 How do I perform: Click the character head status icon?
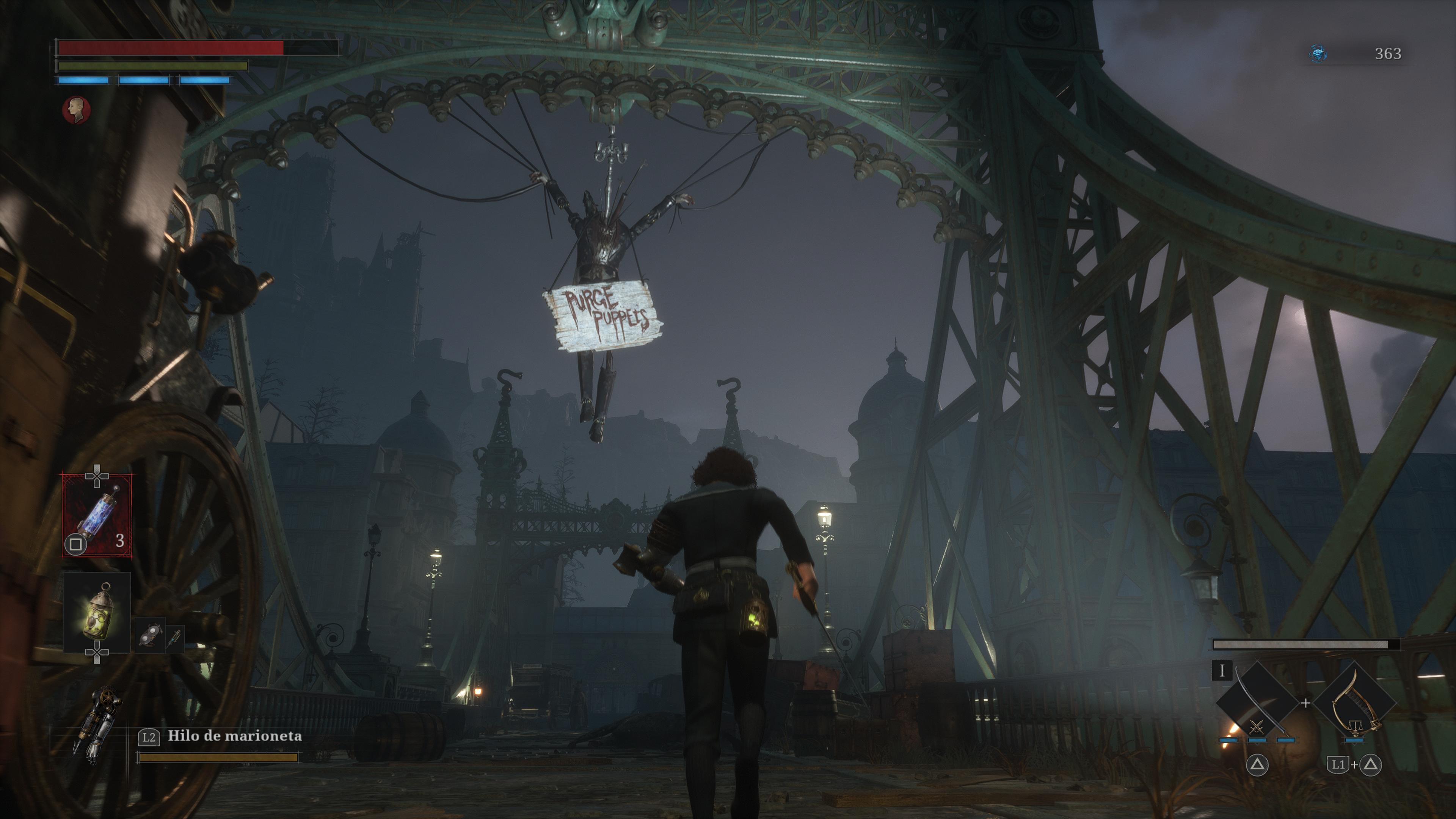click(76, 110)
